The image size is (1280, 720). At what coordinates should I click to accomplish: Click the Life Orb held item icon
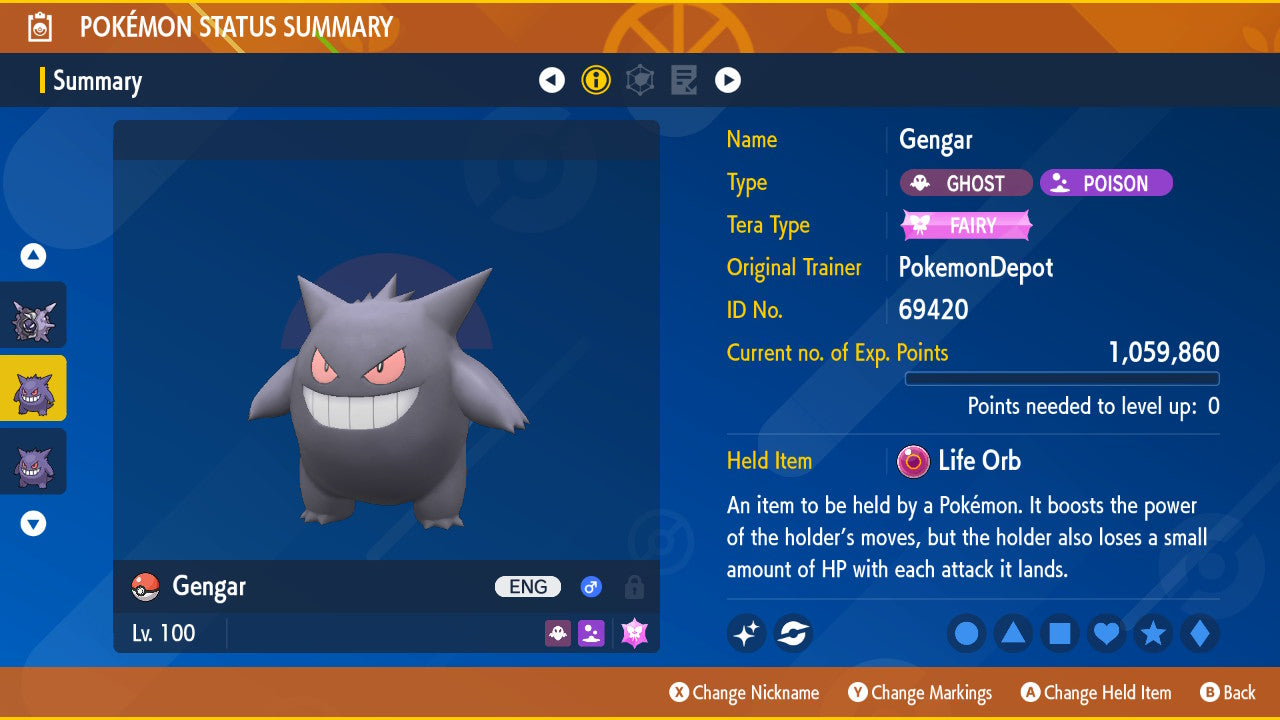pyautogui.click(x=912, y=461)
